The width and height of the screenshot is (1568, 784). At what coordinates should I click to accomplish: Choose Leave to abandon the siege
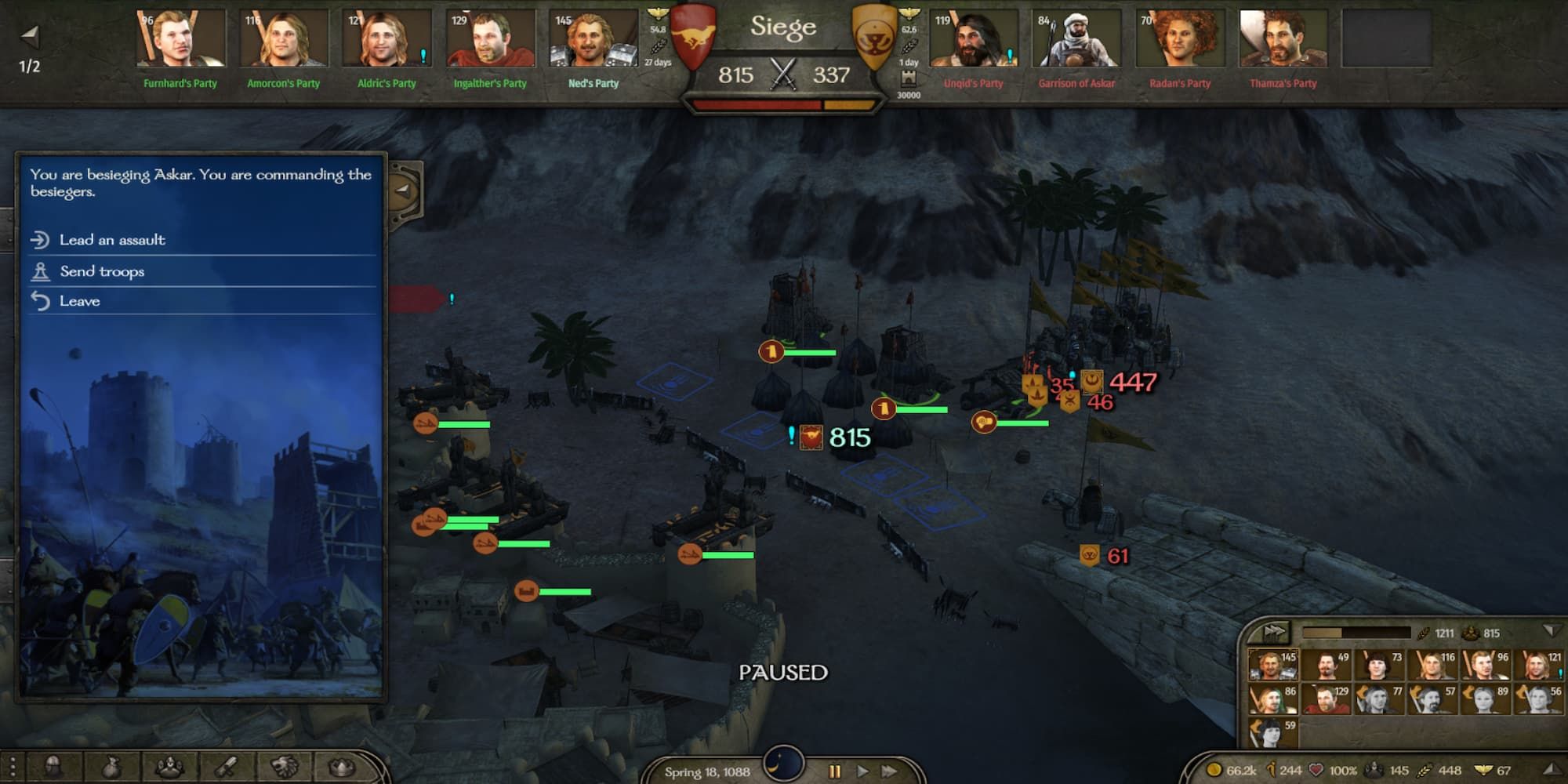[x=79, y=301]
